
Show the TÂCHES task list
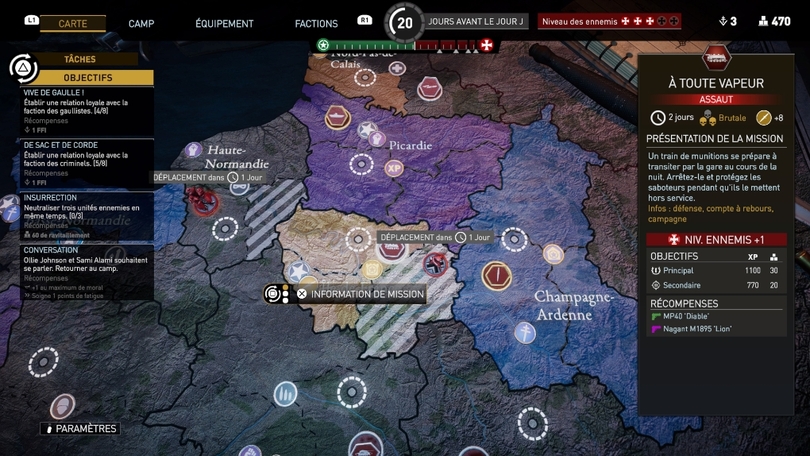80,60
